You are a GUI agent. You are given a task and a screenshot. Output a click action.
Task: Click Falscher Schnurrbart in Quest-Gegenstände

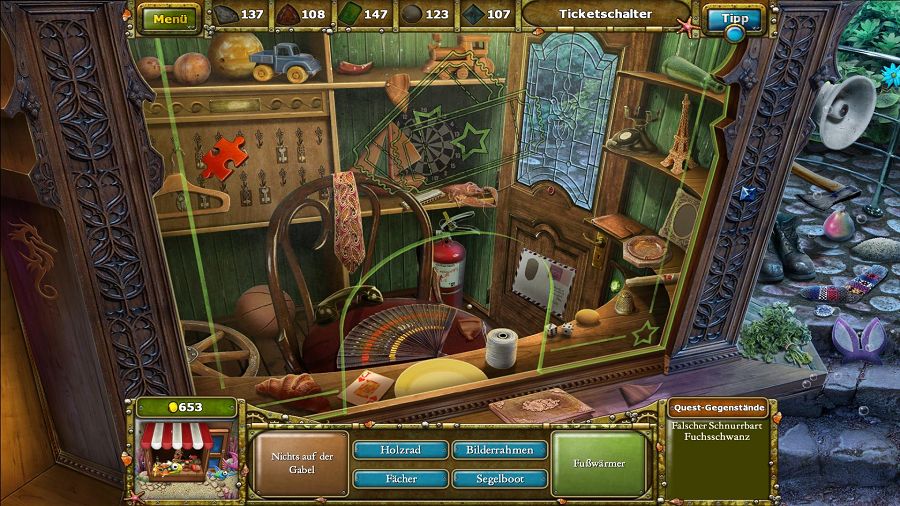point(718,424)
